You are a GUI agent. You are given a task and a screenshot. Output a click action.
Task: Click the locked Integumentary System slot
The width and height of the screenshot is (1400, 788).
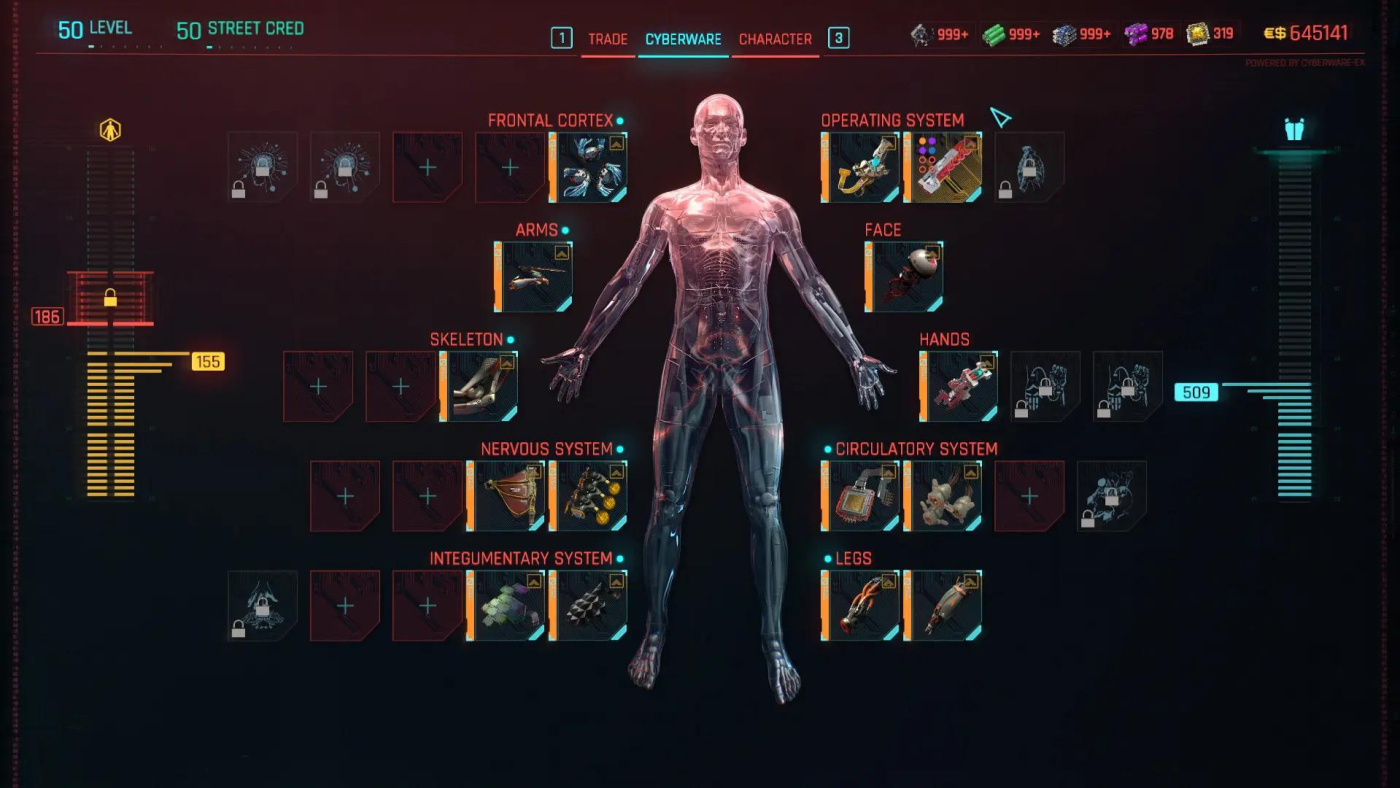[x=262, y=605]
